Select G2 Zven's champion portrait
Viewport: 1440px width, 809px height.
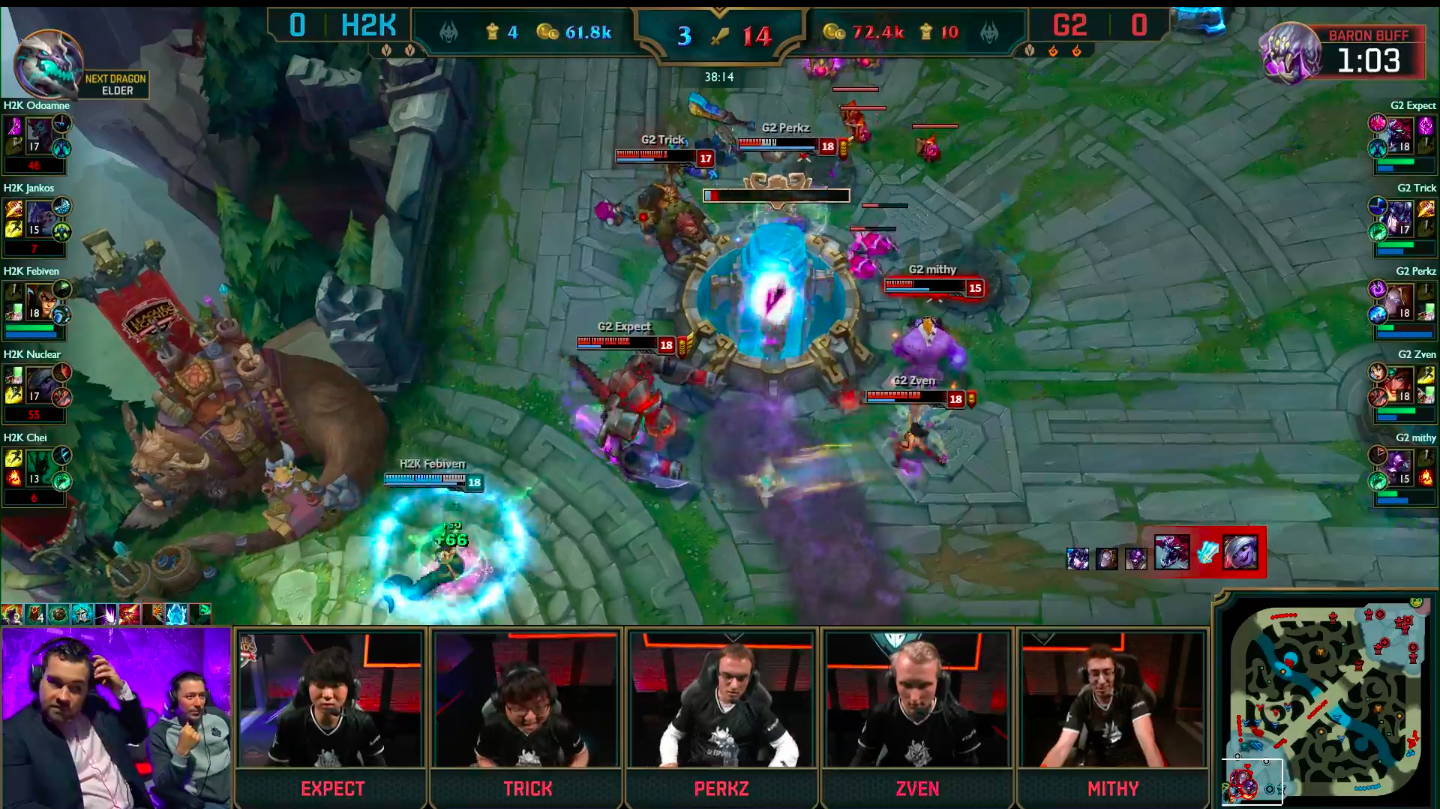coord(1399,383)
